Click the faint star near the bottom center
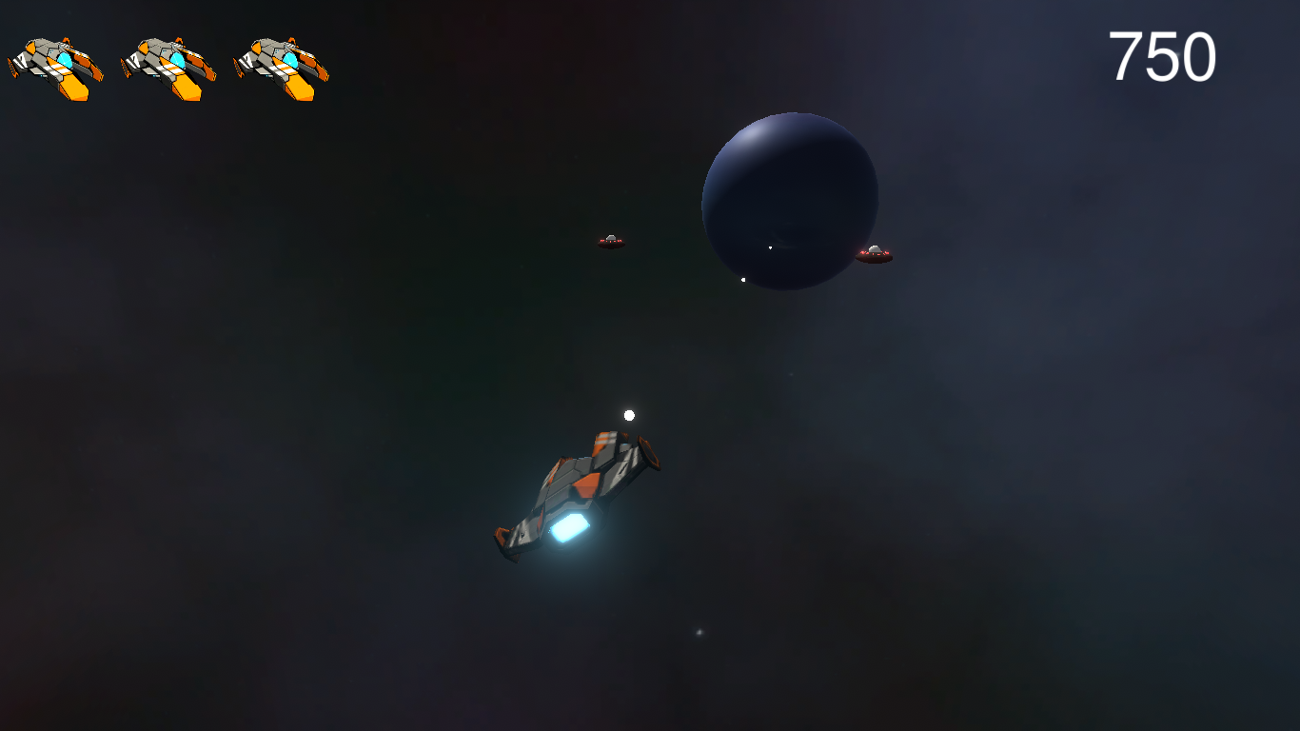1300x731 pixels. pos(698,631)
